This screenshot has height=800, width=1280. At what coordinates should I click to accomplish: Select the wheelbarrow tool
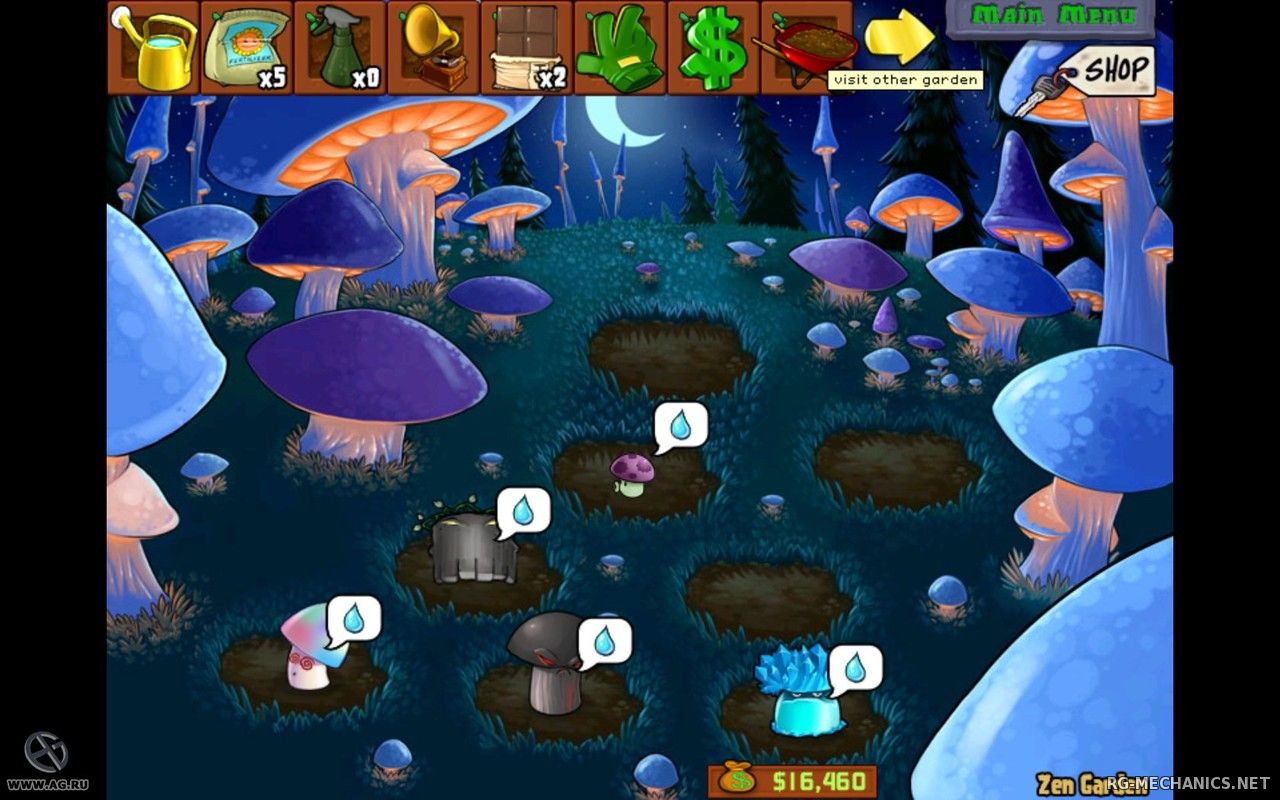806,42
